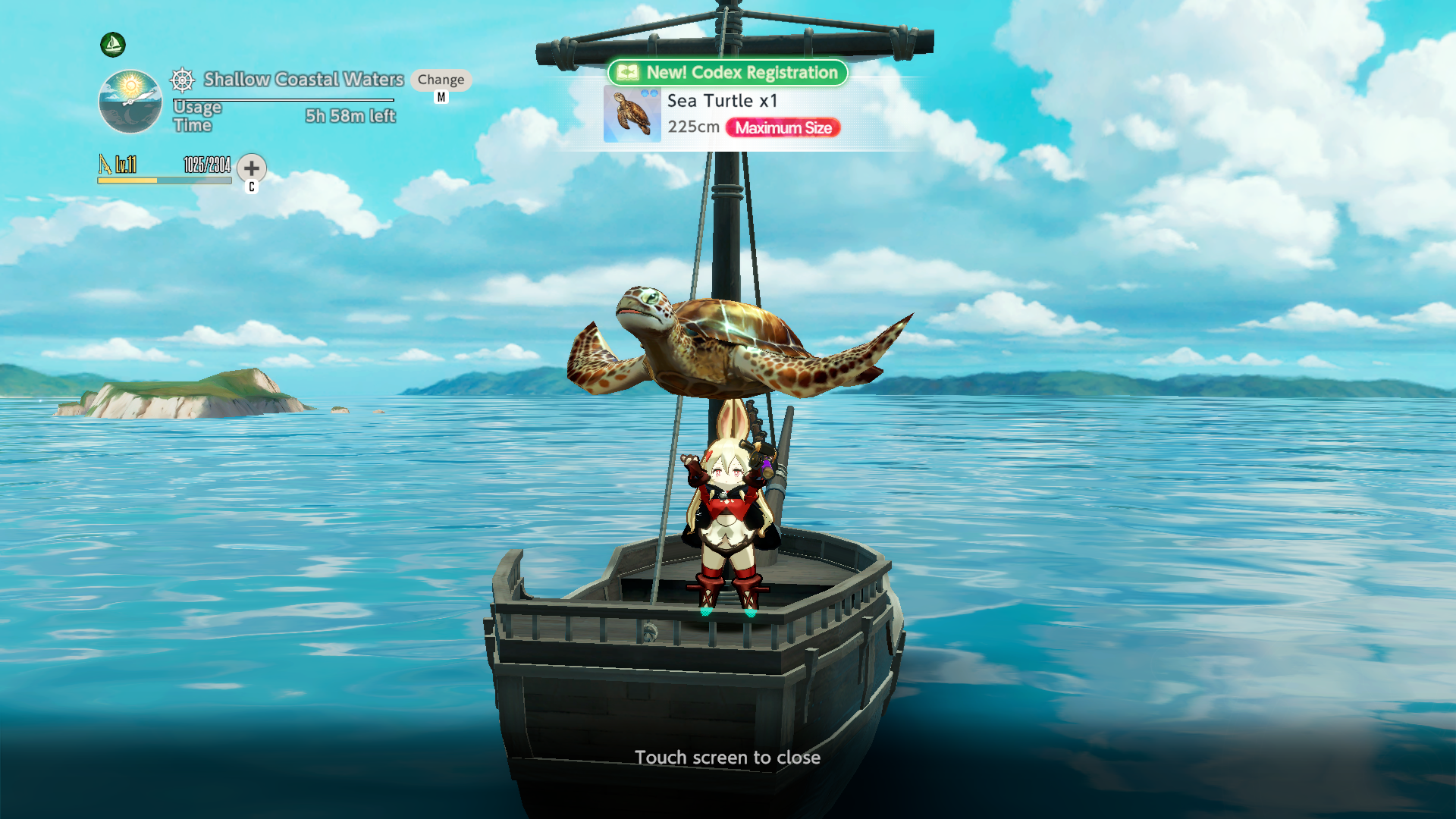Open the New! Codex Registration banner
This screenshot has height=819, width=1456.
click(x=728, y=73)
